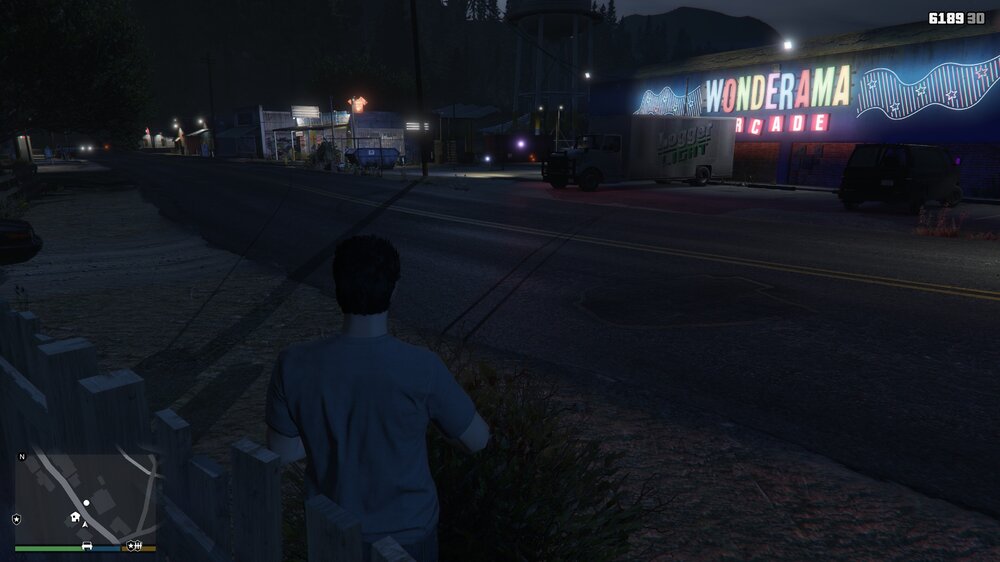Click the north compass indicator on the minimap
This screenshot has height=562, width=1000.
point(22,457)
